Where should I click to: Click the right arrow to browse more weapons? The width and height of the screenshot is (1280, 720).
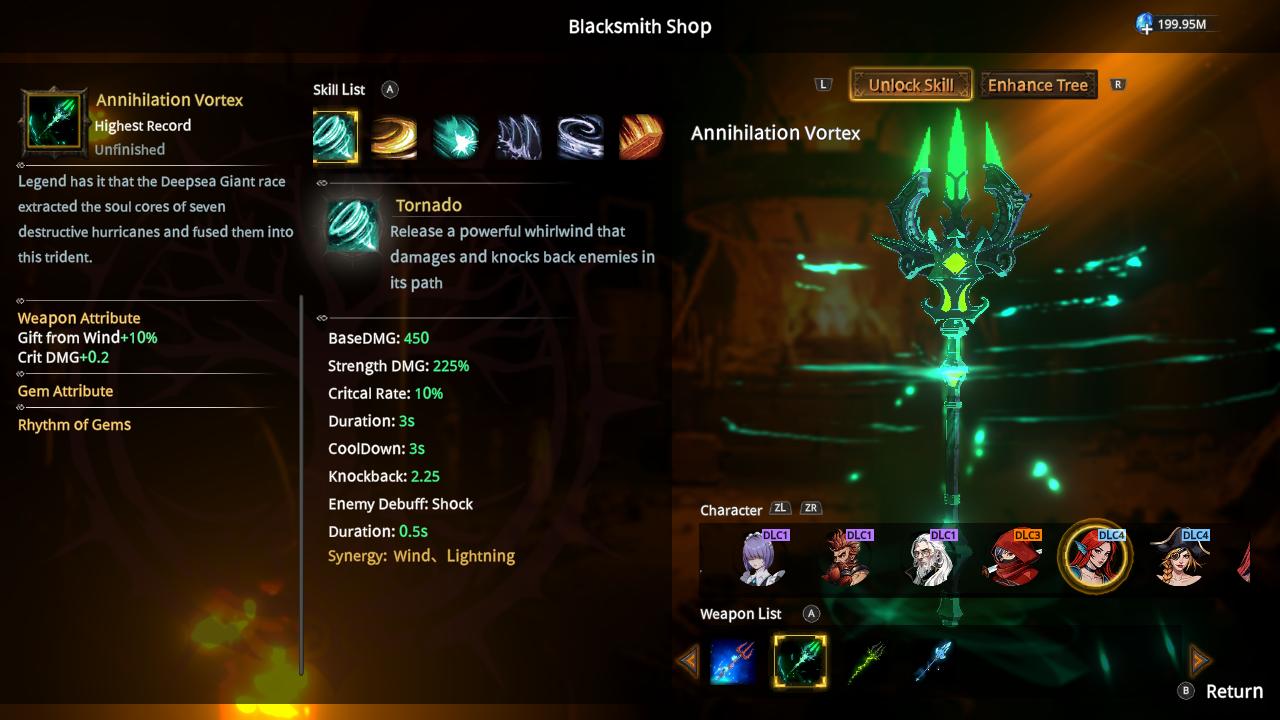click(x=1198, y=660)
